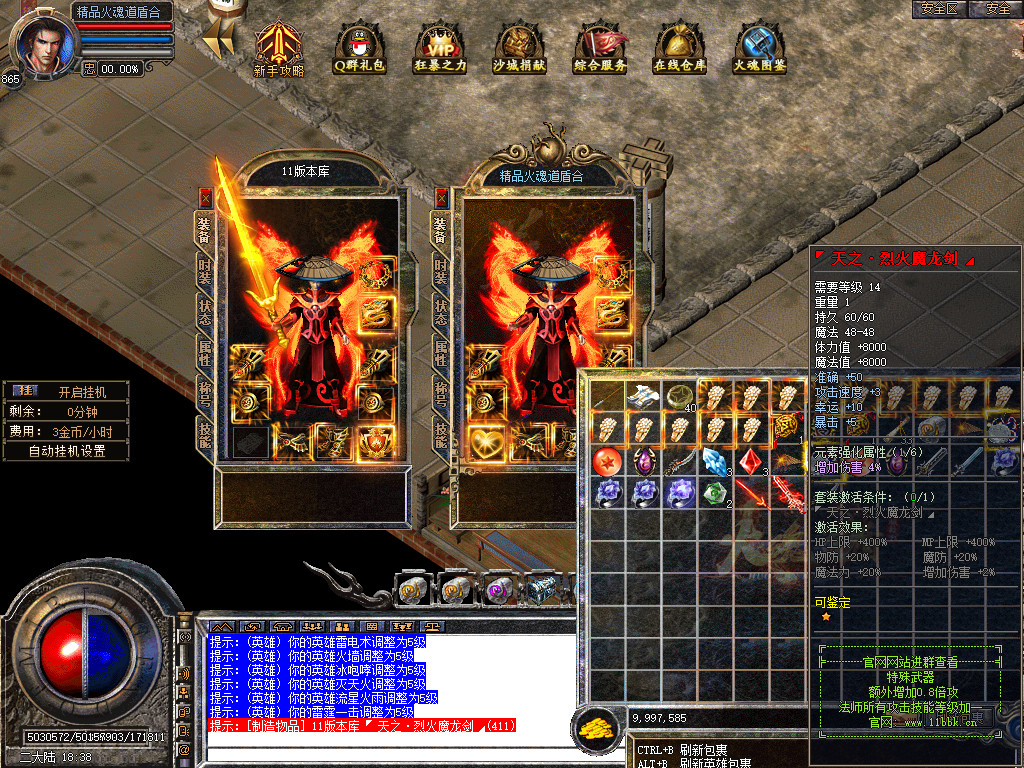This screenshot has height=768, width=1024.
Task: Select the golden heart equipment slot
Action: tap(485, 441)
